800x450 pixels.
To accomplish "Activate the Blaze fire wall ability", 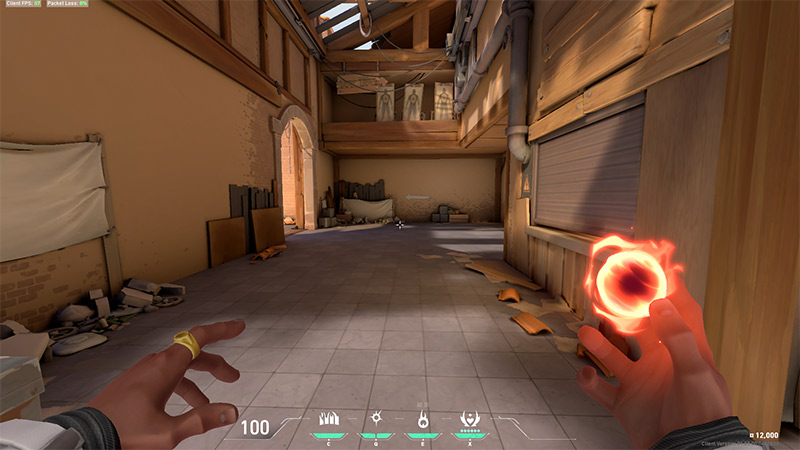I will (329, 419).
